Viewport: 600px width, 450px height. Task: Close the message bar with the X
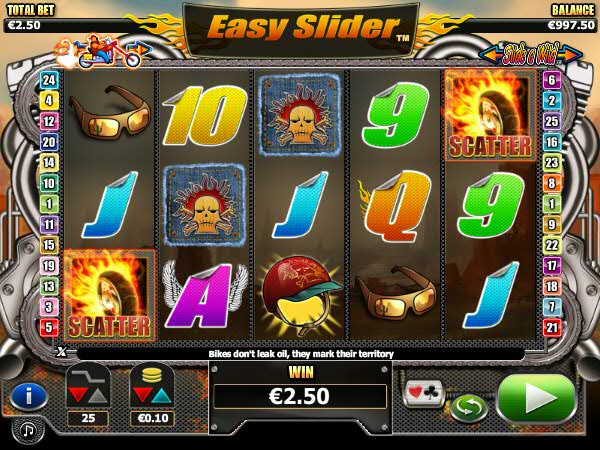coord(61,352)
